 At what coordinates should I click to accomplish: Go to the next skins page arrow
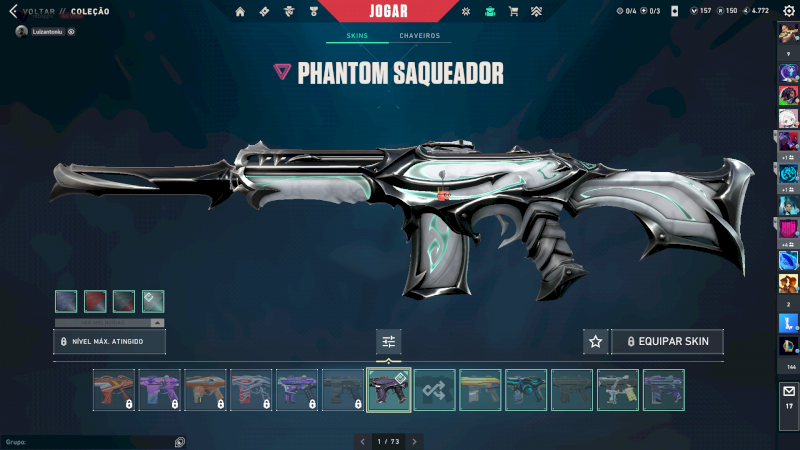point(415,441)
